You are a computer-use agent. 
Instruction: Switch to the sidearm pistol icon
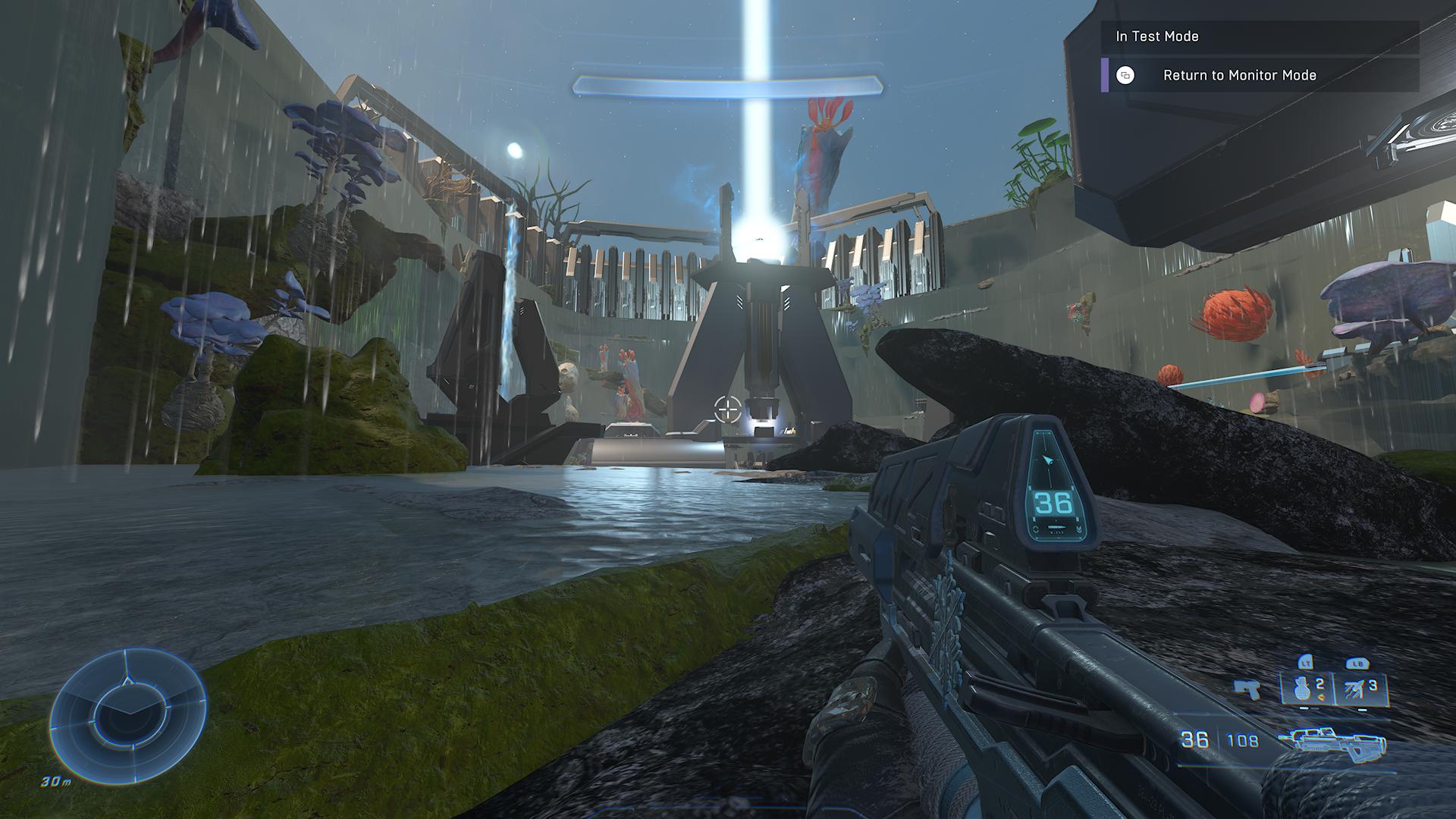click(1246, 689)
